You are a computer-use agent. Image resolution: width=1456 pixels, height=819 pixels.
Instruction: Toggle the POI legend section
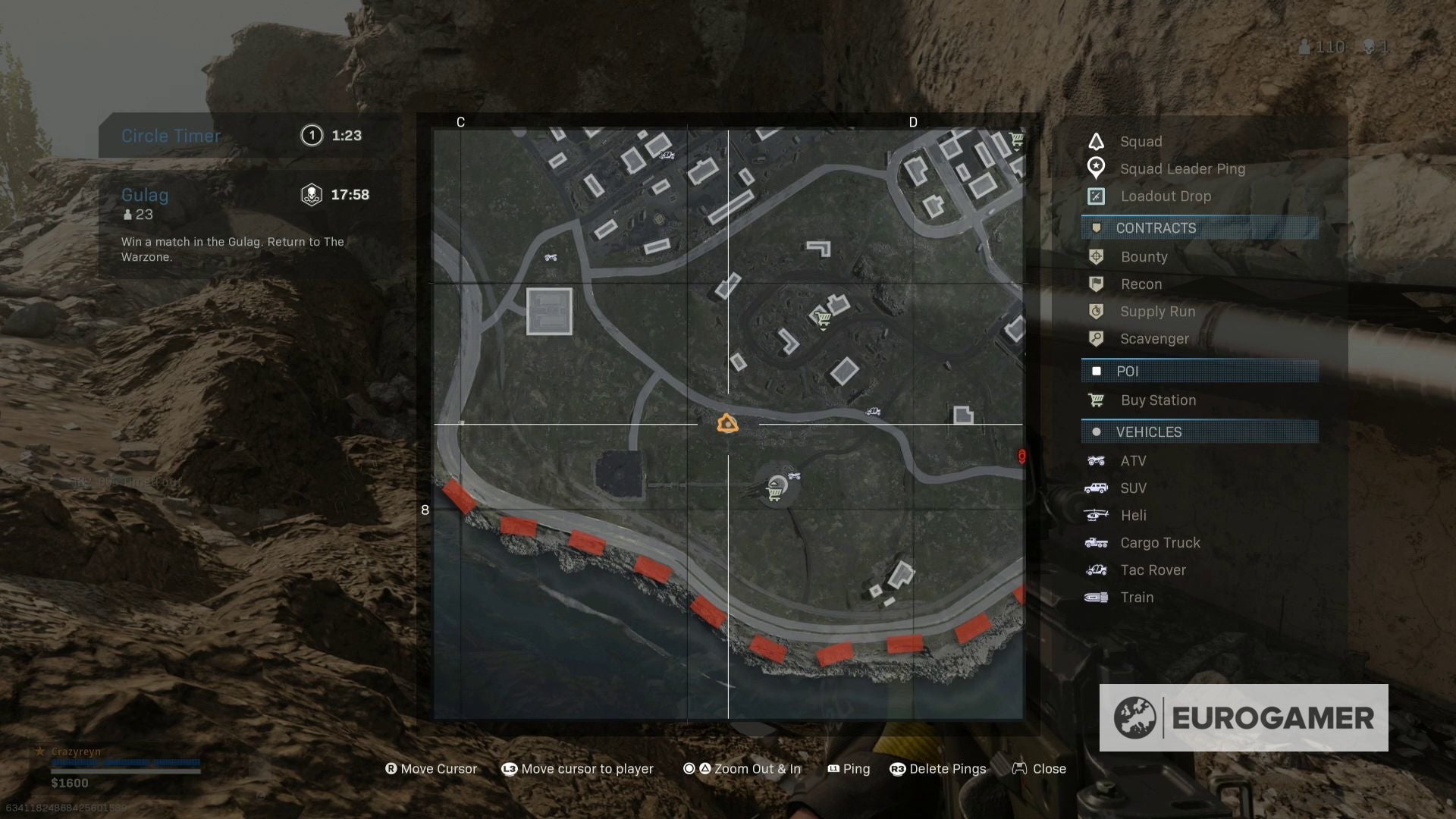[x=1199, y=371]
